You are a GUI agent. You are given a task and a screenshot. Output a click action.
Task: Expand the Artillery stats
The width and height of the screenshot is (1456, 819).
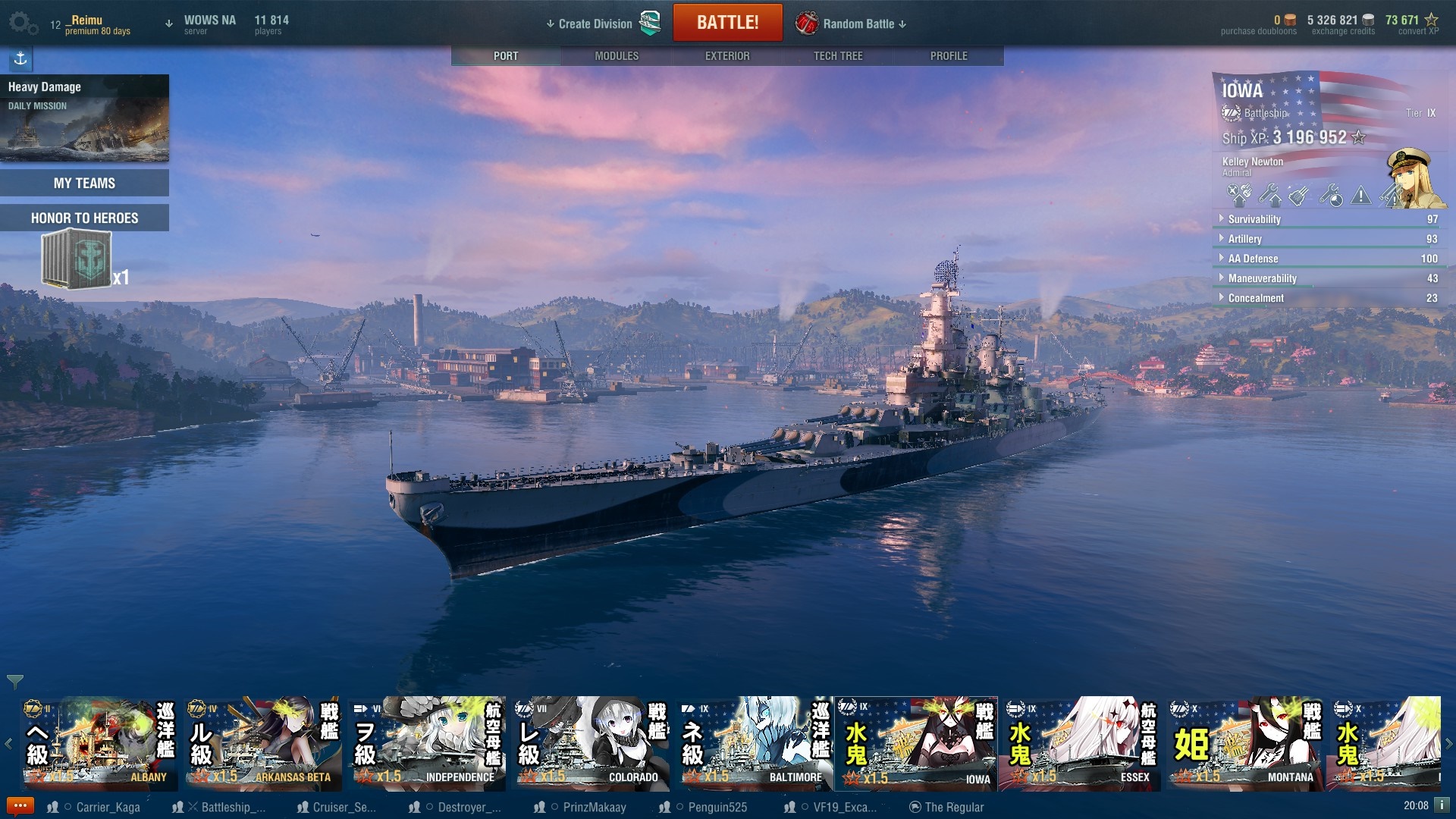click(1245, 239)
